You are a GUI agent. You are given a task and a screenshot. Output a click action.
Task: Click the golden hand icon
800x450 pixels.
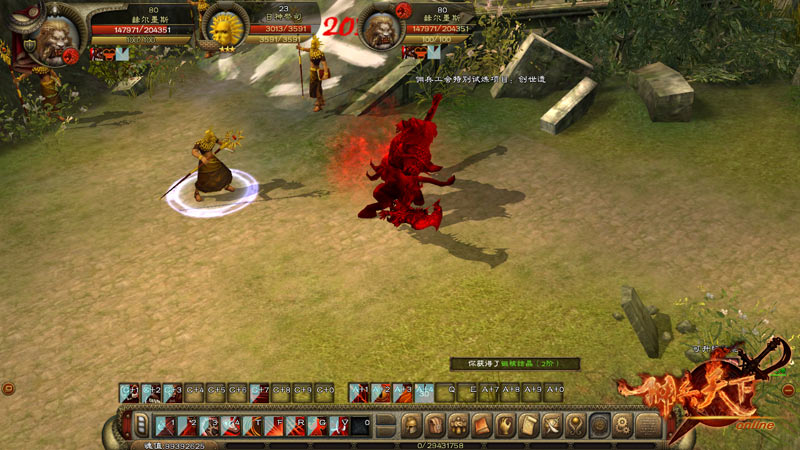pos(505,426)
